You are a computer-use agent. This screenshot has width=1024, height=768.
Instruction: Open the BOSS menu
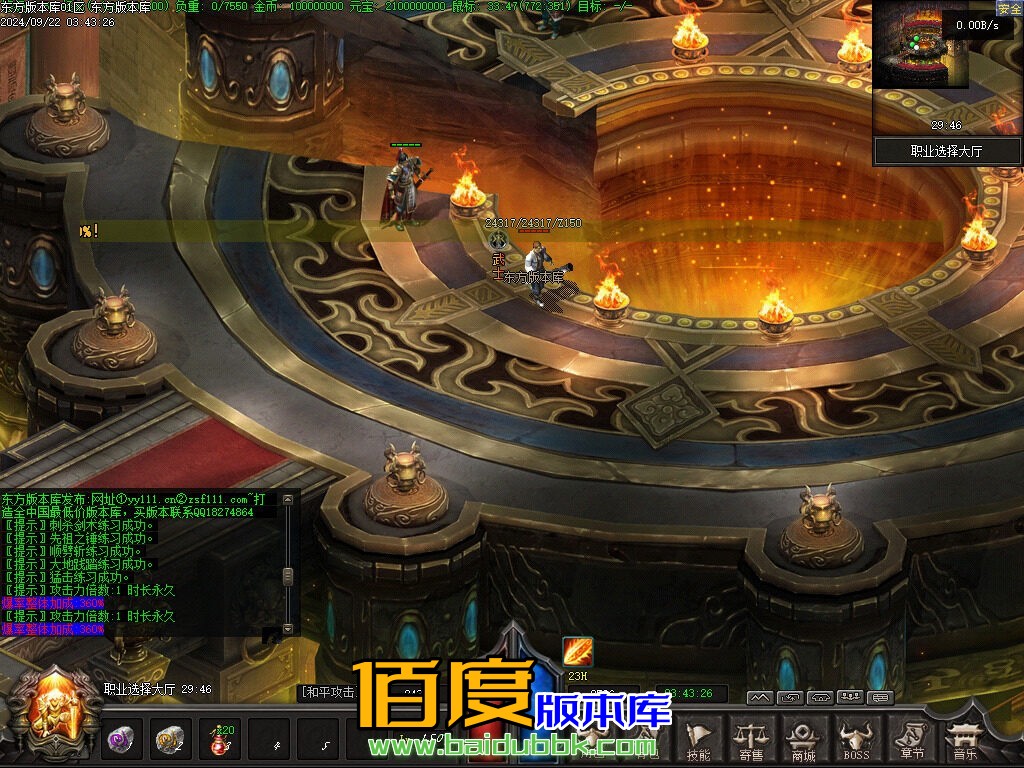pos(855,739)
